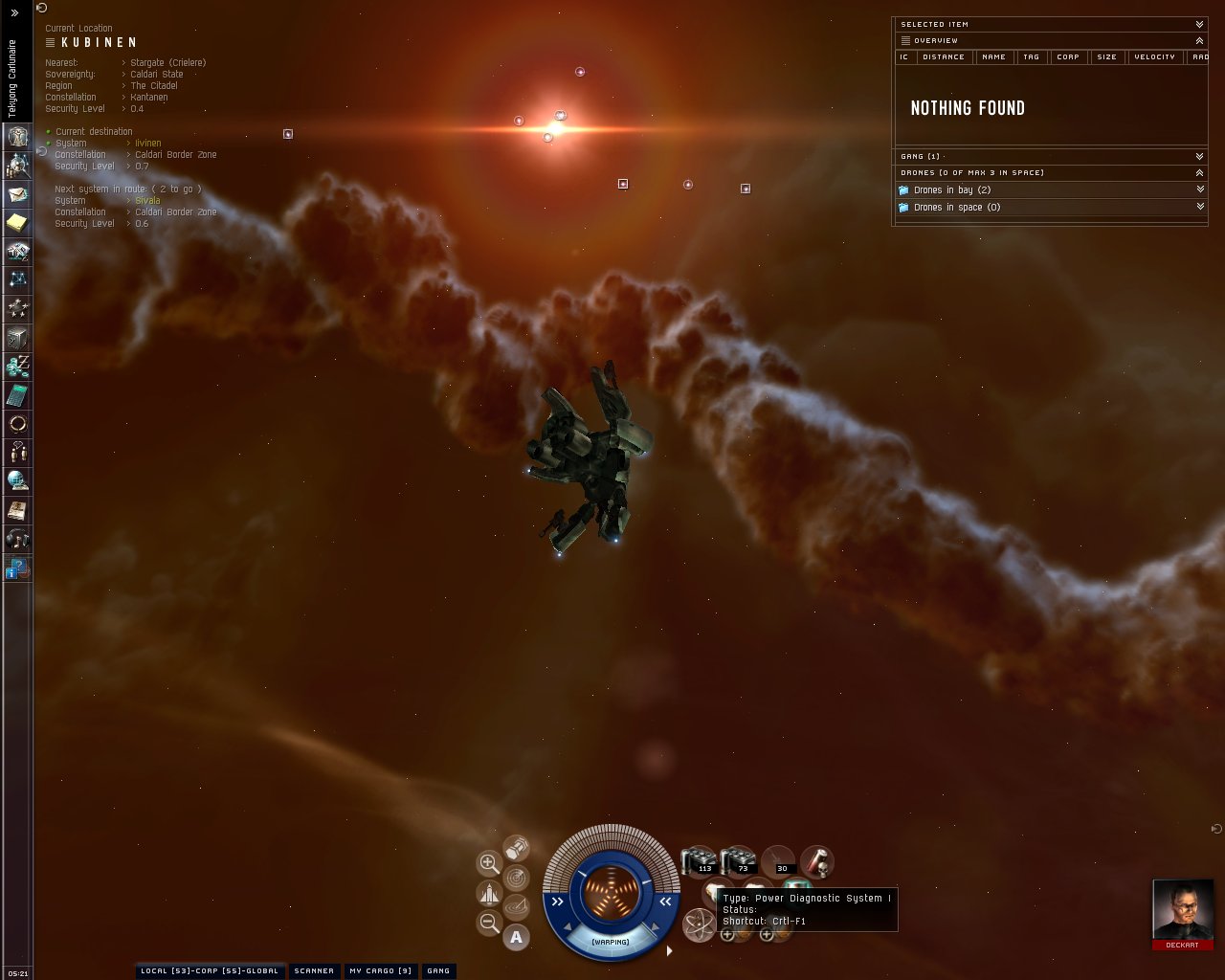Sort overview by Velocity column
Viewport: 1225px width, 980px height.
click(x=1154, y=57)
